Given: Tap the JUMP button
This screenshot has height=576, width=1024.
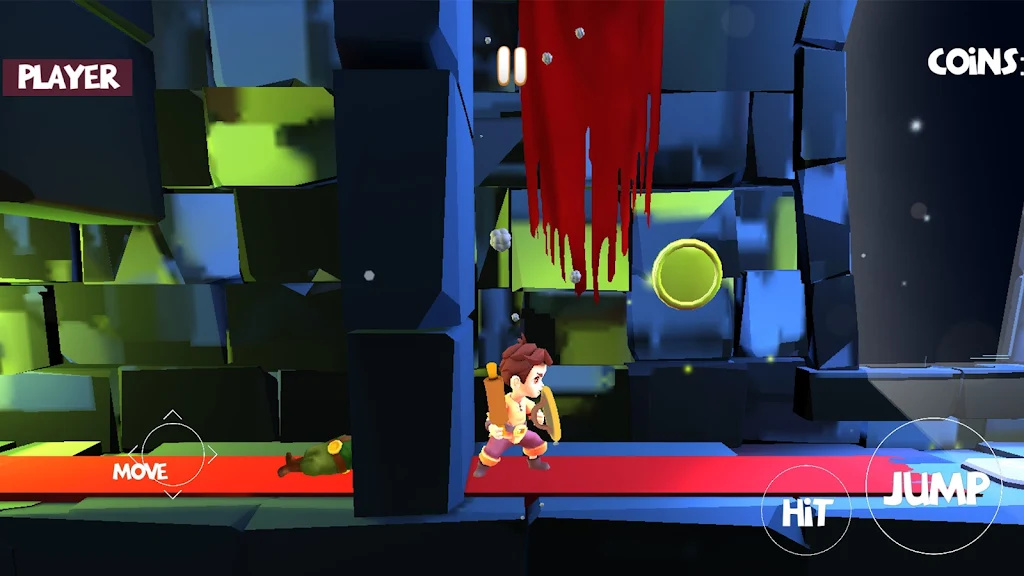Looking at the screenshot, I should pos(934,487).
